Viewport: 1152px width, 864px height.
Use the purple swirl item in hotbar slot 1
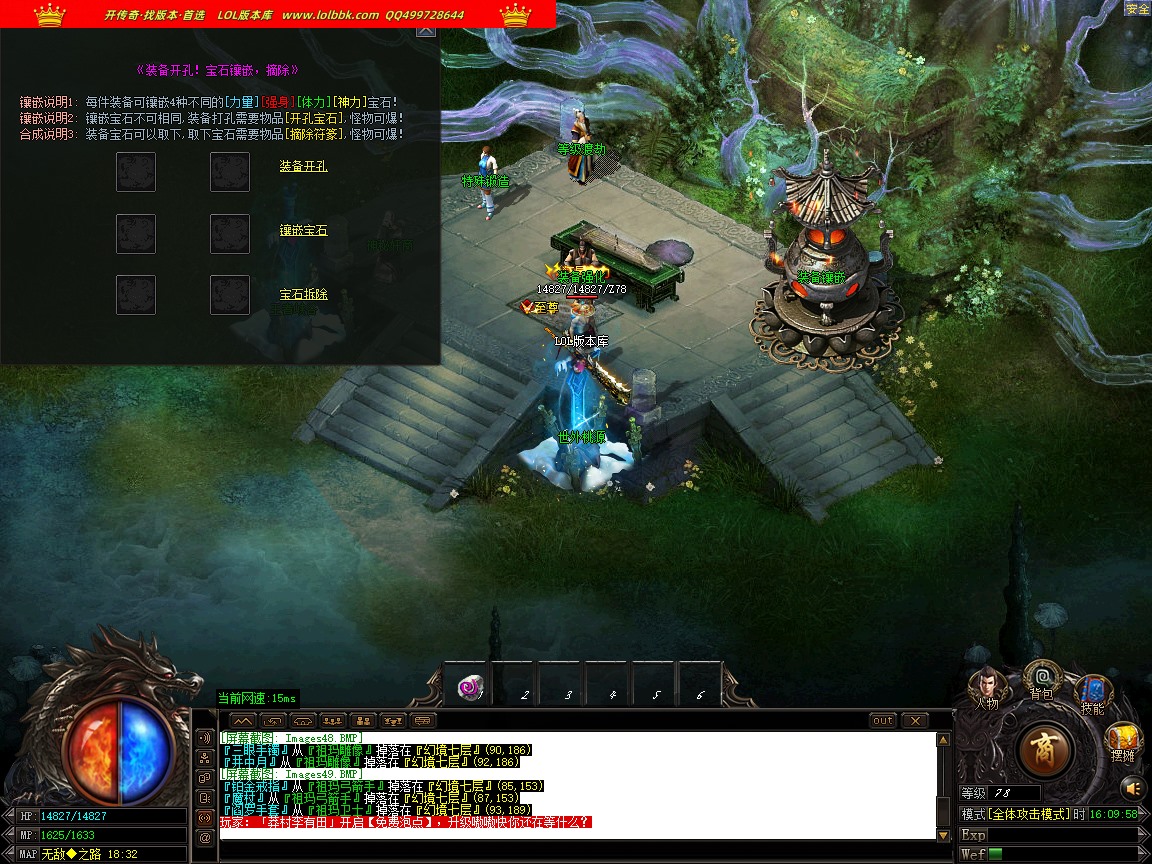click(469, 687)
